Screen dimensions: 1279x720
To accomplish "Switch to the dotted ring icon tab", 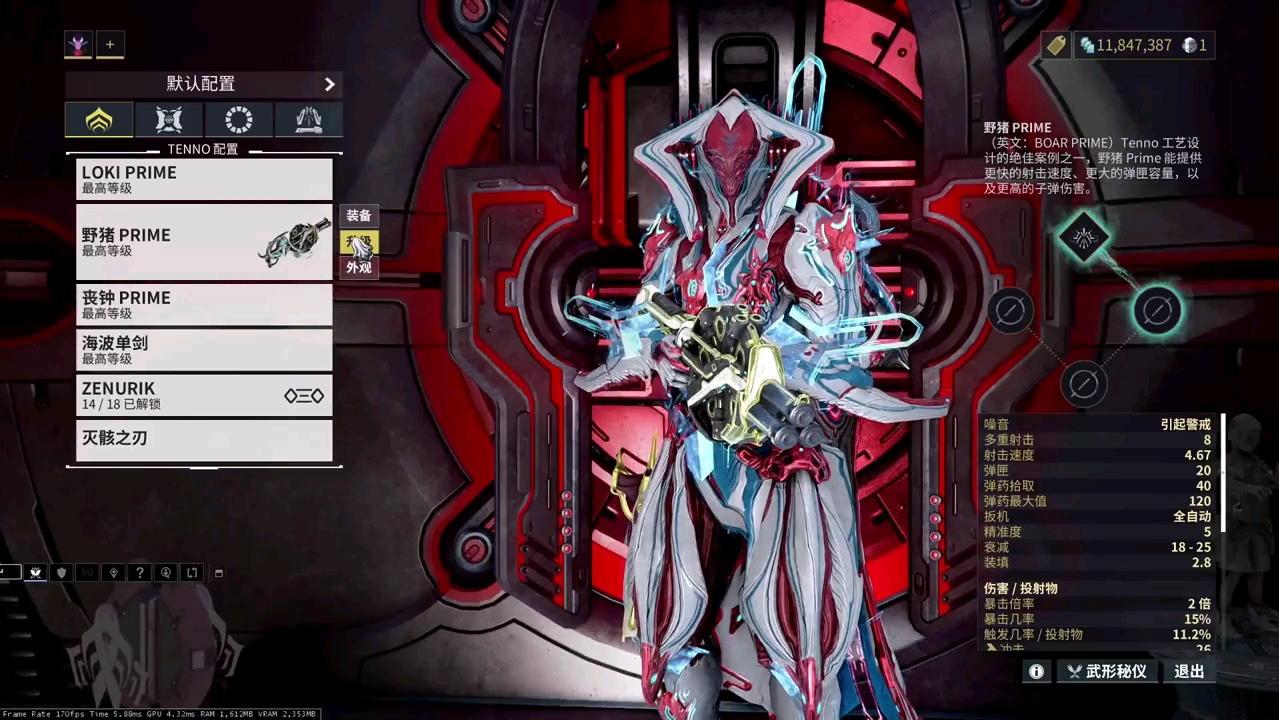I will [239, 120].
